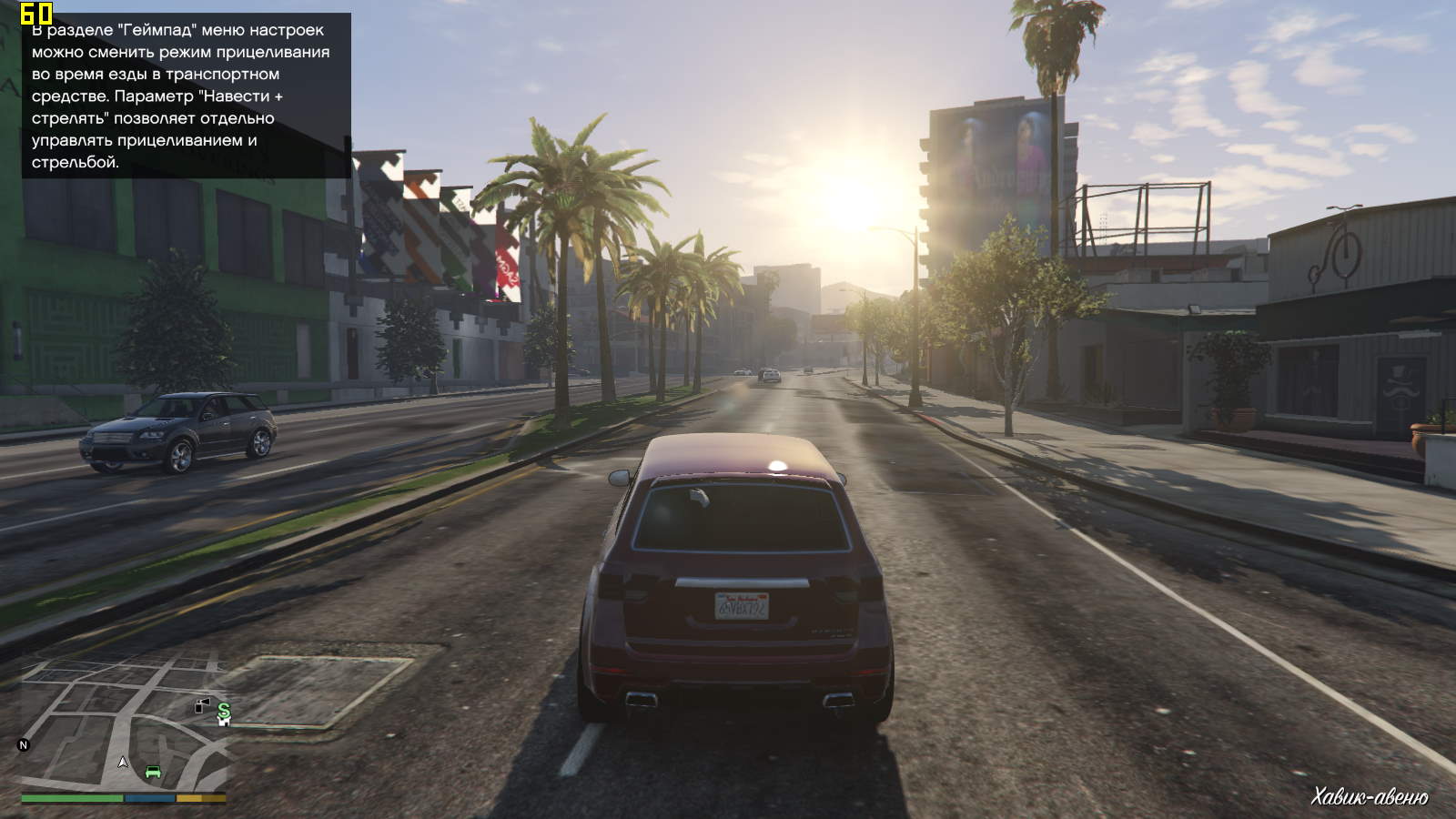Click the white player arrow on the minimap

point(123,762)
